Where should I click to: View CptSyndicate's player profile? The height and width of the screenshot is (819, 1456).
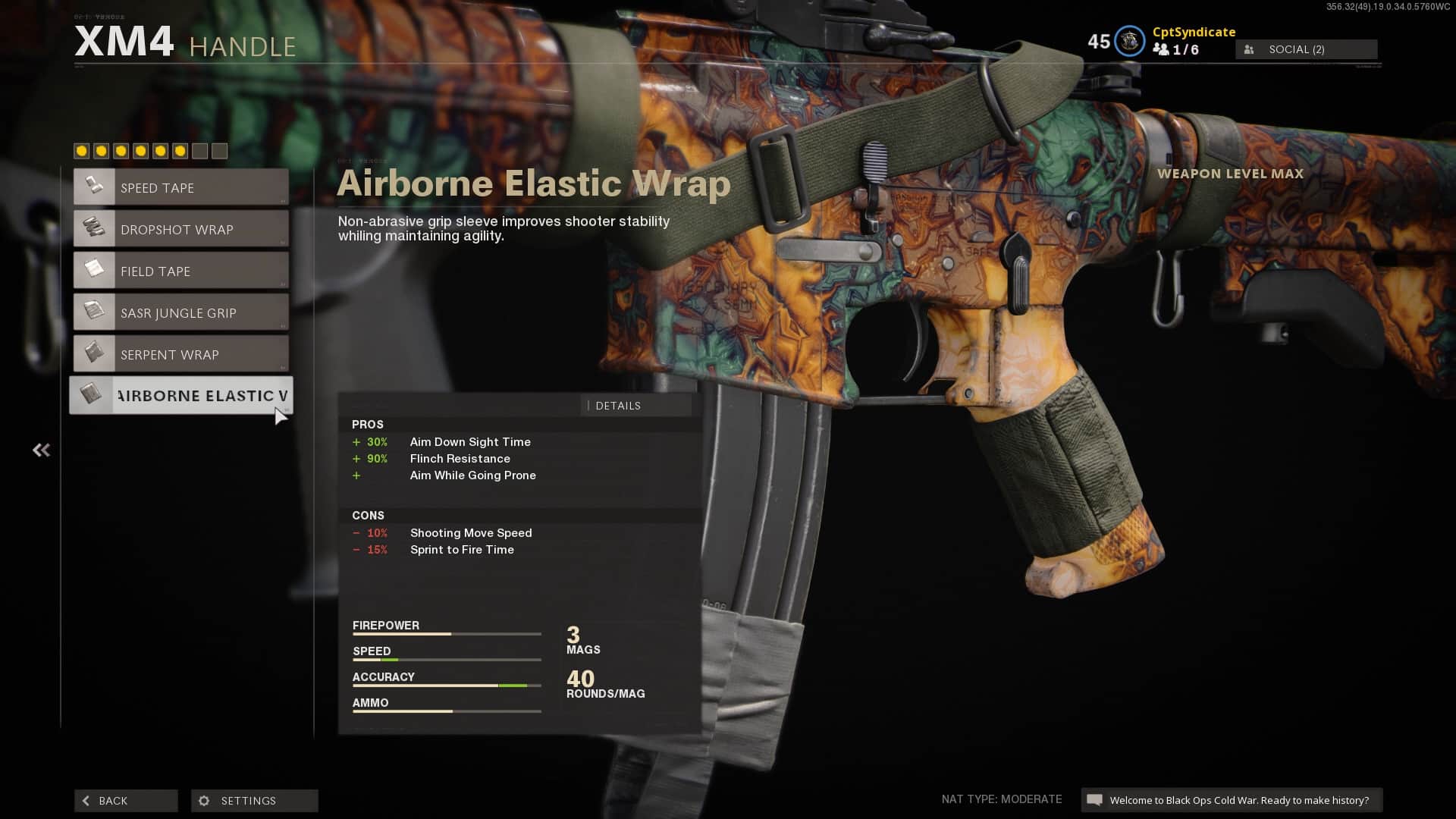pyautogui.click(x=1194, y=32)
